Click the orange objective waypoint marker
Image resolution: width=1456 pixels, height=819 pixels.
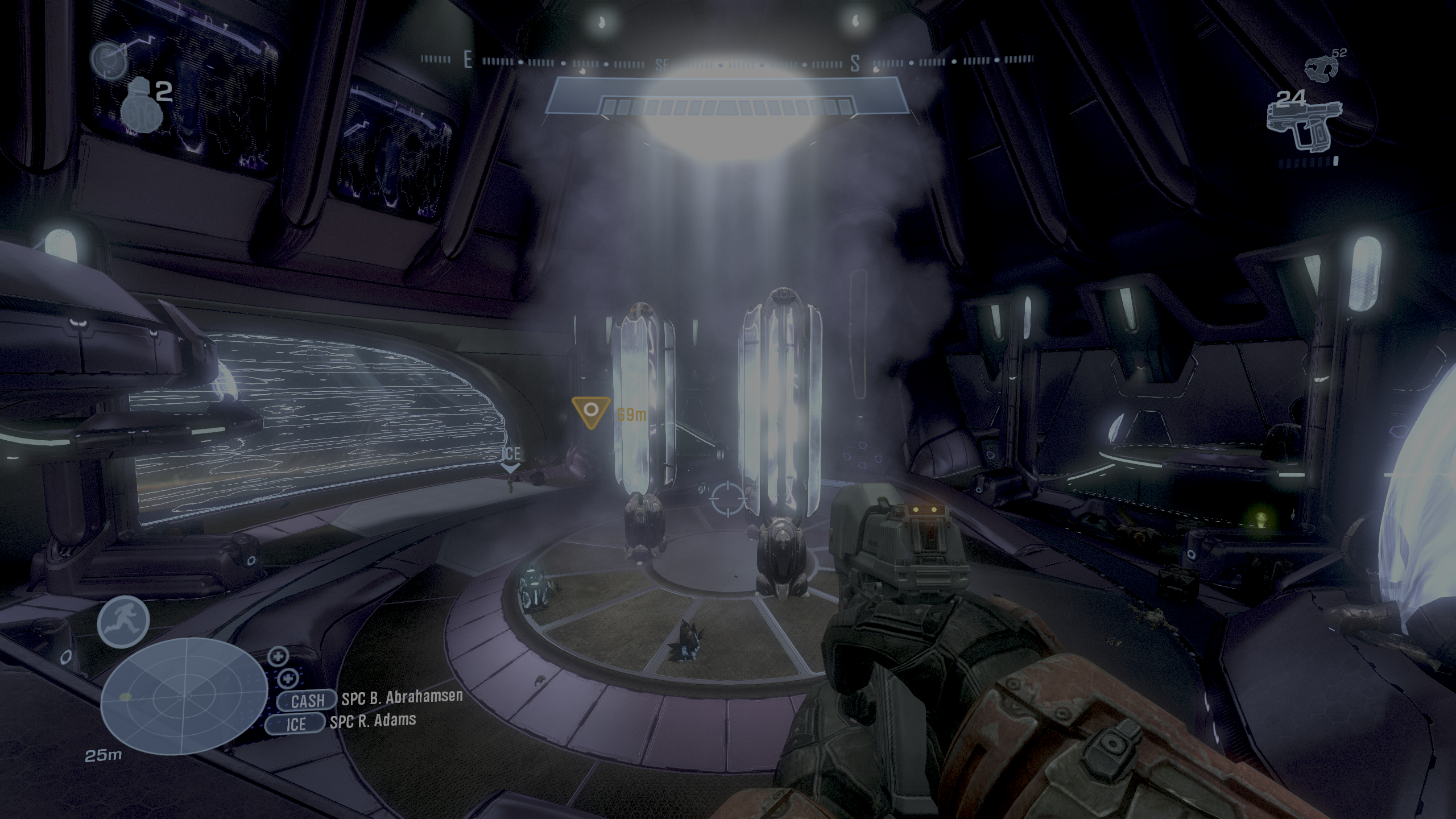pos(591,412)
